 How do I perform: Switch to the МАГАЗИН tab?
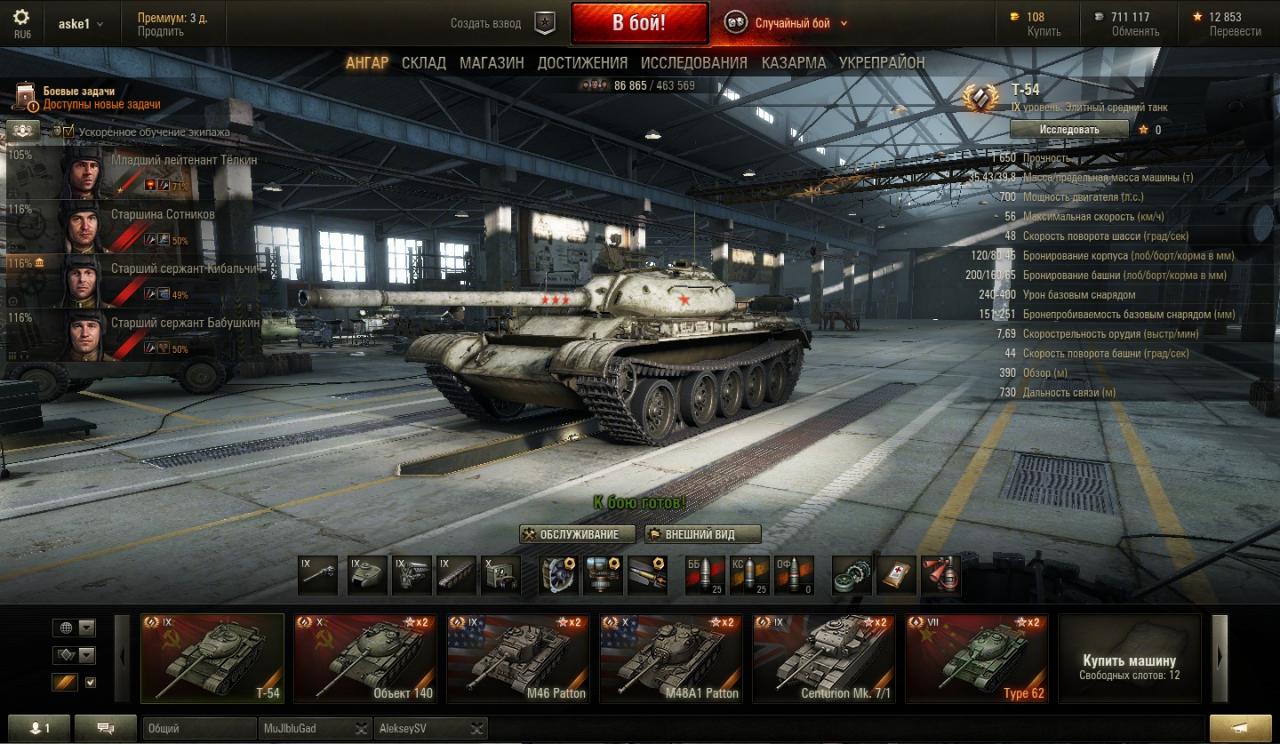[x=491, y=63]
